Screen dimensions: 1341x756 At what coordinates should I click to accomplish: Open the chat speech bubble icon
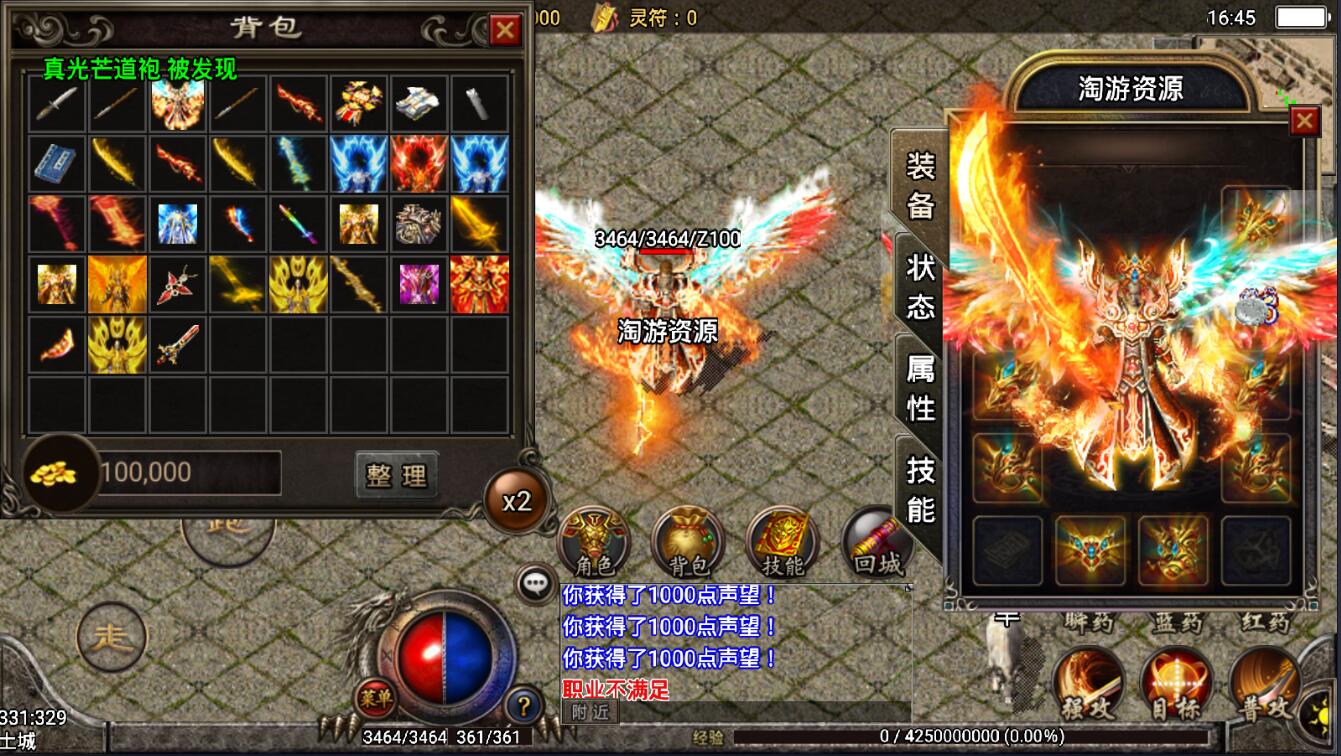(x=537, y=584)
